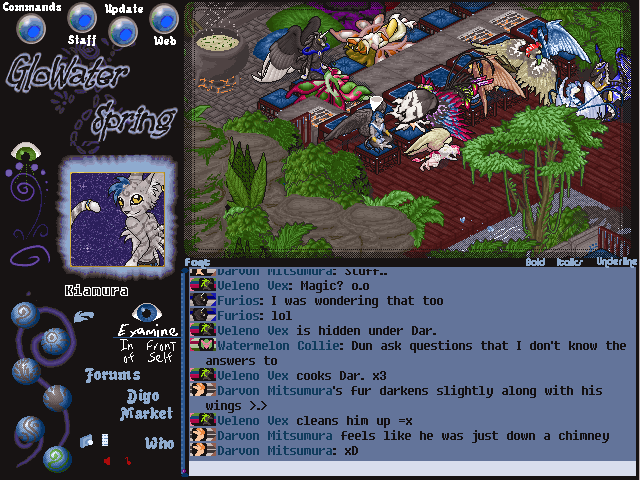Click the Staff orb button

coord(82,17)
